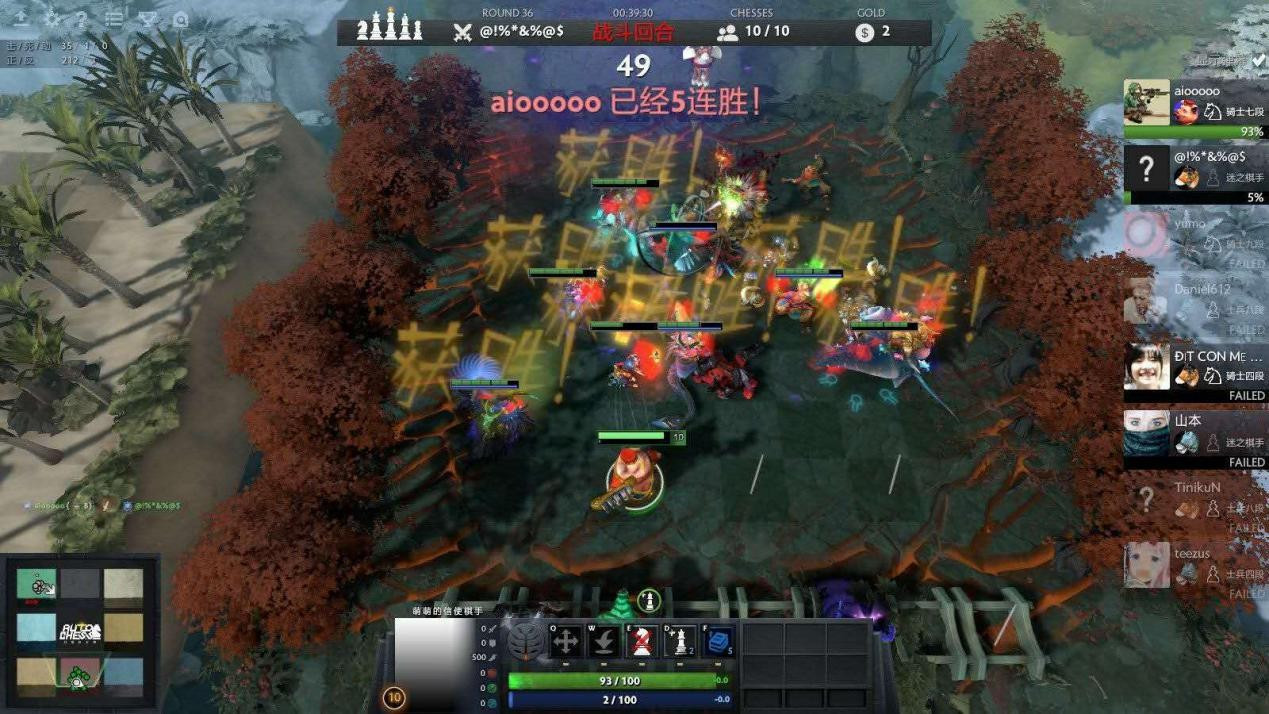Activate the crossed-out red knight ability
This screenshot has width=1269, height=714.
pyautogui.click(x=641, y=641)
